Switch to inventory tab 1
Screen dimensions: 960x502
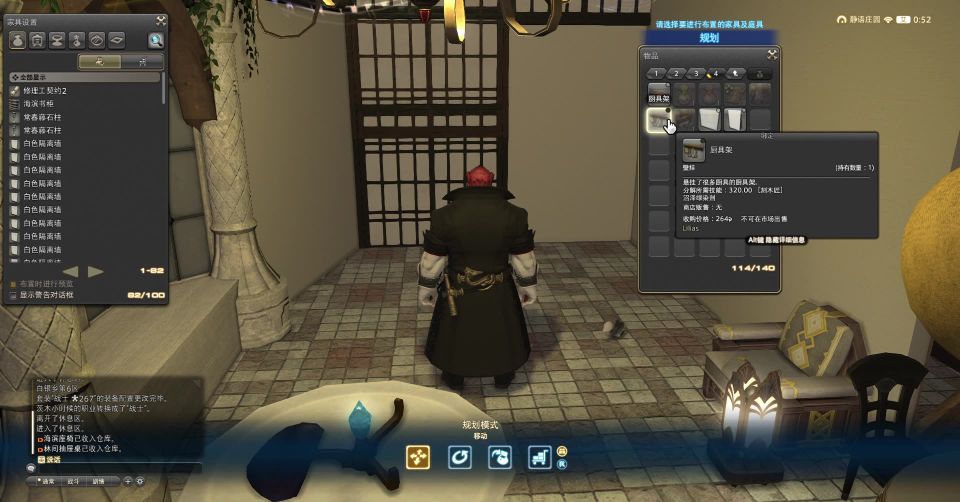click(x=655, y=73)
